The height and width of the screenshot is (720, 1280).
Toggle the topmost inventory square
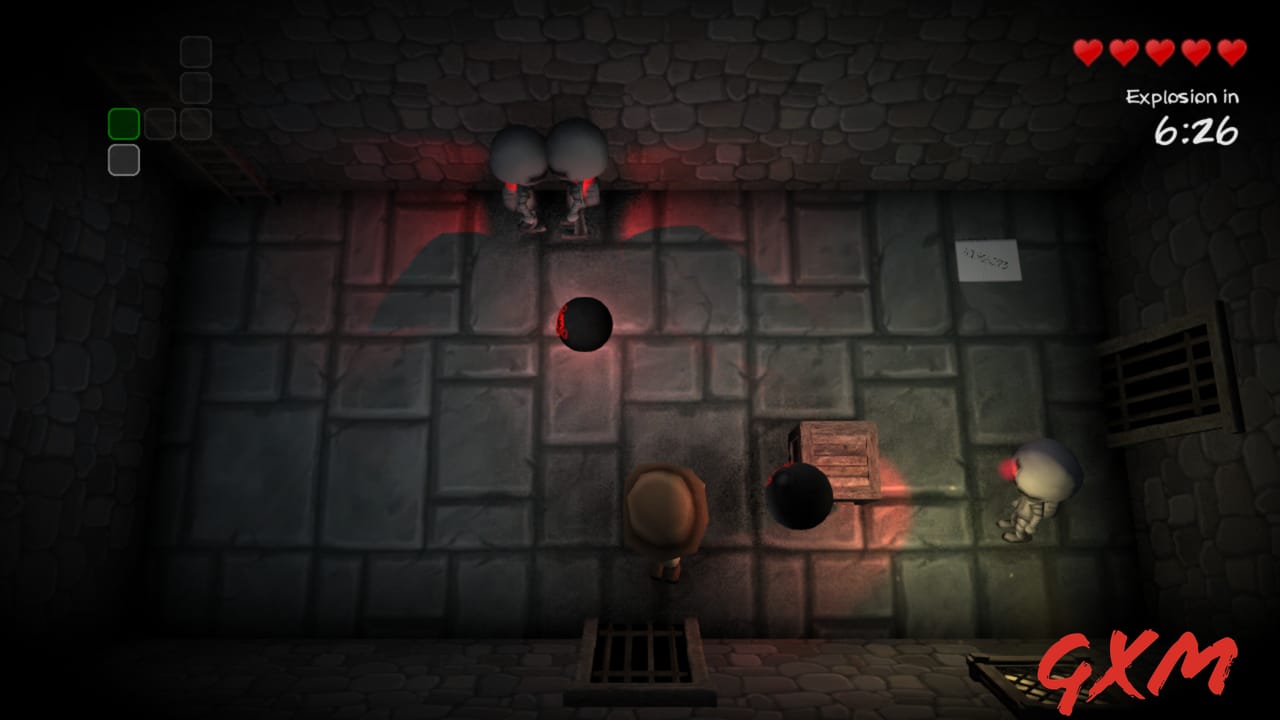coord(196,51)
